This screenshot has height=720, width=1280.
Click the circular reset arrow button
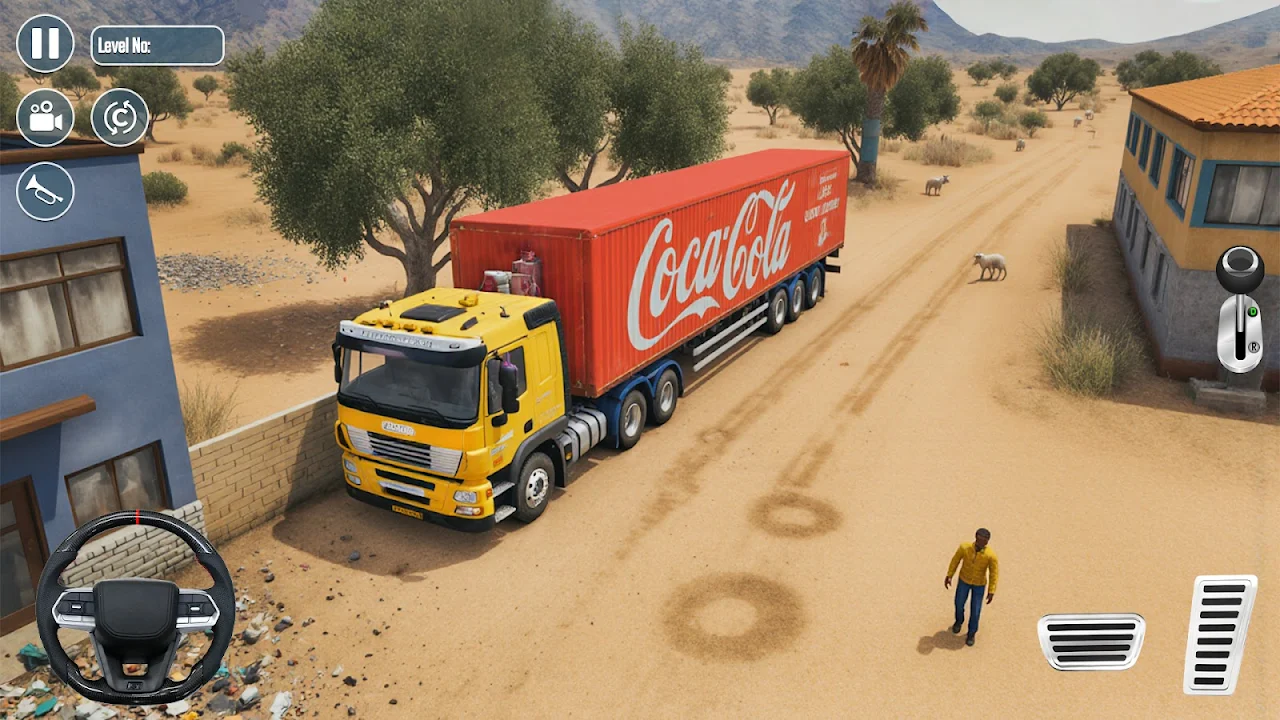(120, 118)
